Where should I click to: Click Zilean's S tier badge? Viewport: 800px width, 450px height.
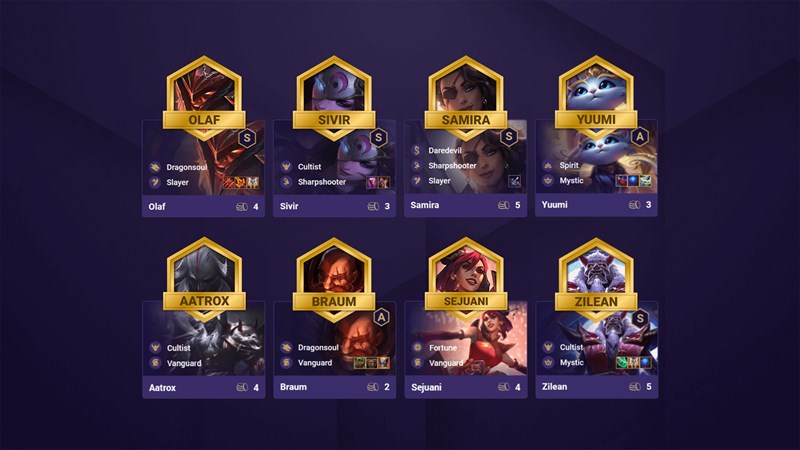(641, 317)
